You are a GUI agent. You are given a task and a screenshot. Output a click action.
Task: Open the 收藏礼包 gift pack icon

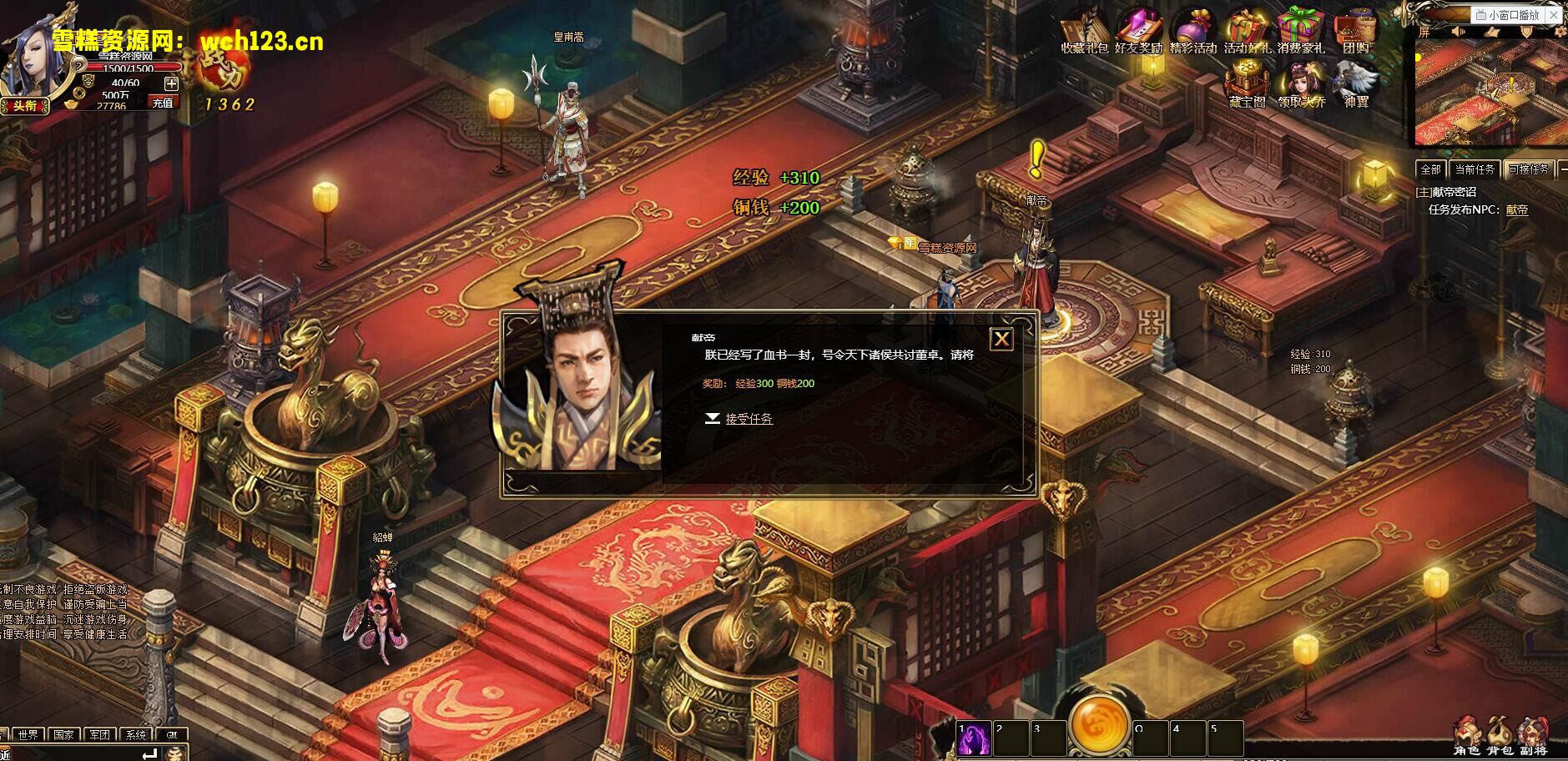click(1083, 30)
